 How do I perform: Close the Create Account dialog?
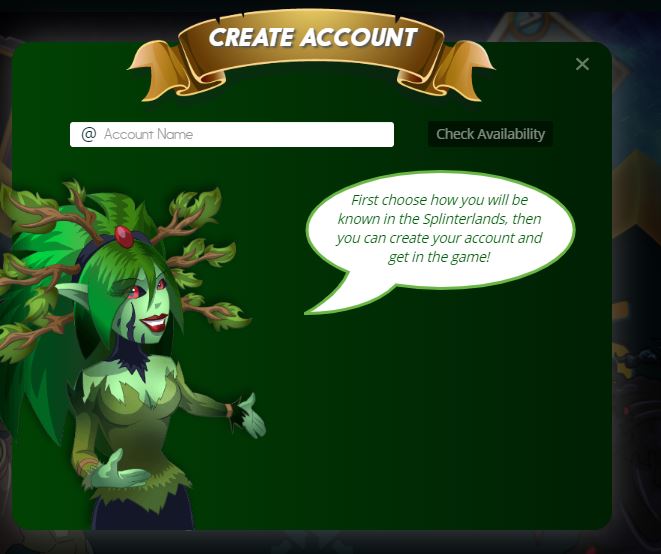click(x=582, y=64)
